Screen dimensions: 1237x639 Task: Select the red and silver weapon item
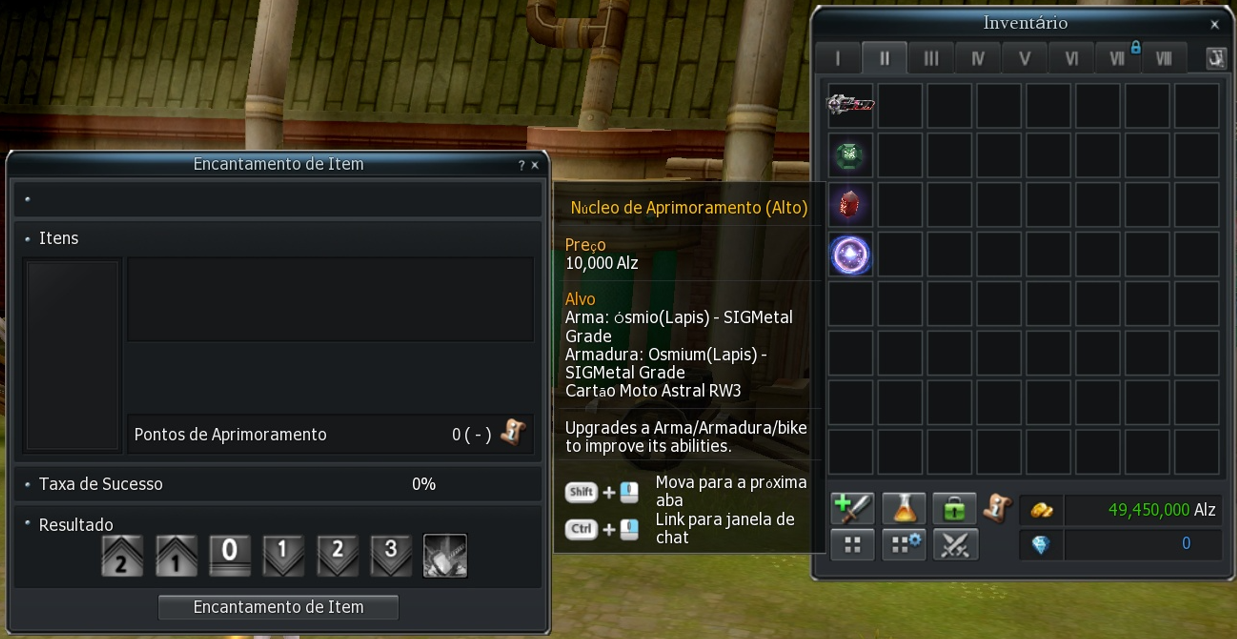851,105
